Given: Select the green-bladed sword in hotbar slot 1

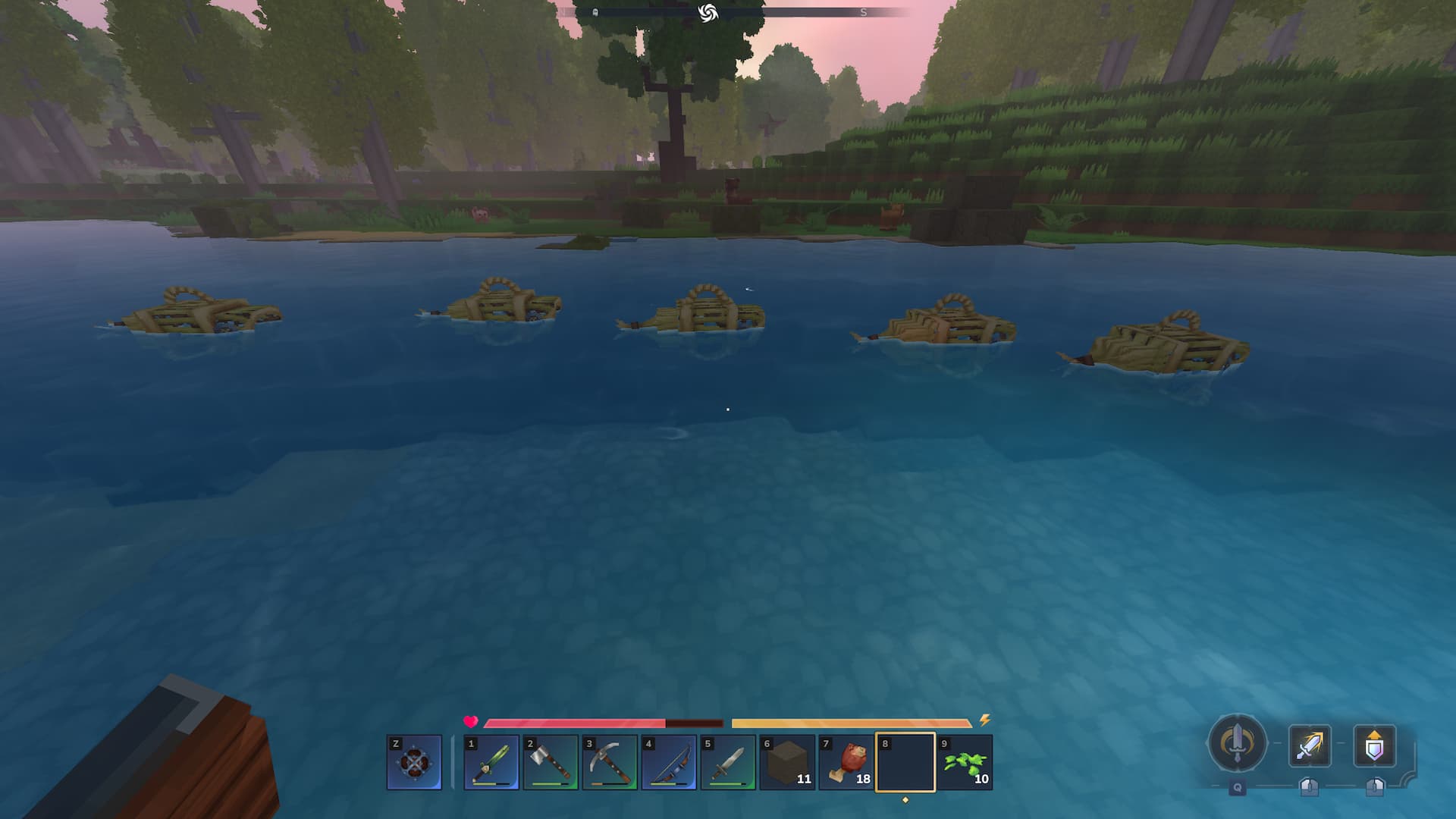Looking at the screenshot, I should (x=491, y=762).
